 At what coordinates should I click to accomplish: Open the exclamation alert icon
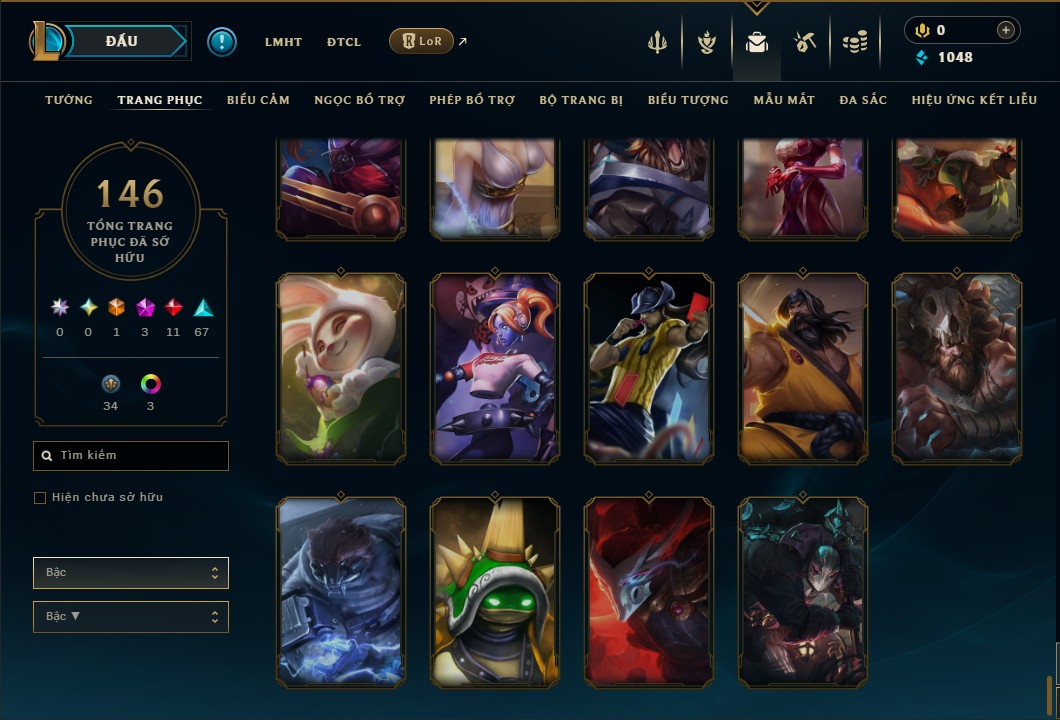tap(222, 41)
